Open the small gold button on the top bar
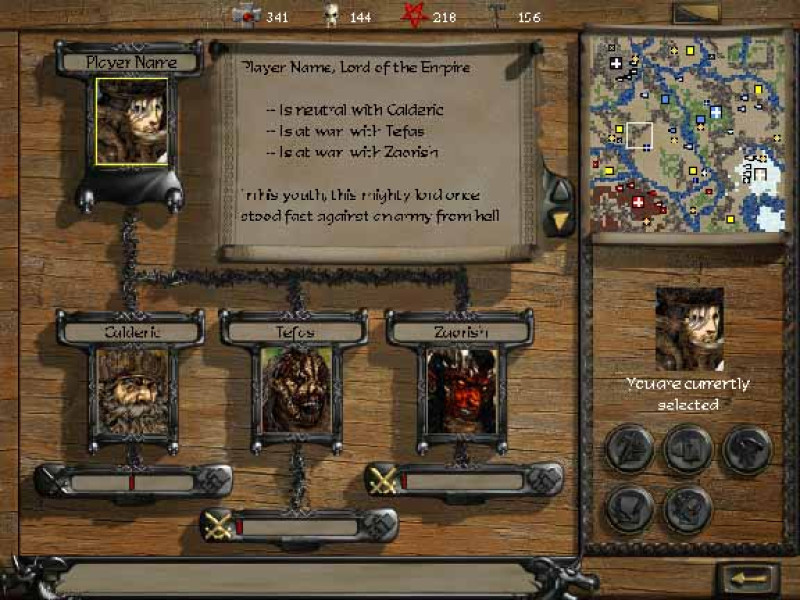This screenshot has height=600, width=800. click(x=696, y=14)
